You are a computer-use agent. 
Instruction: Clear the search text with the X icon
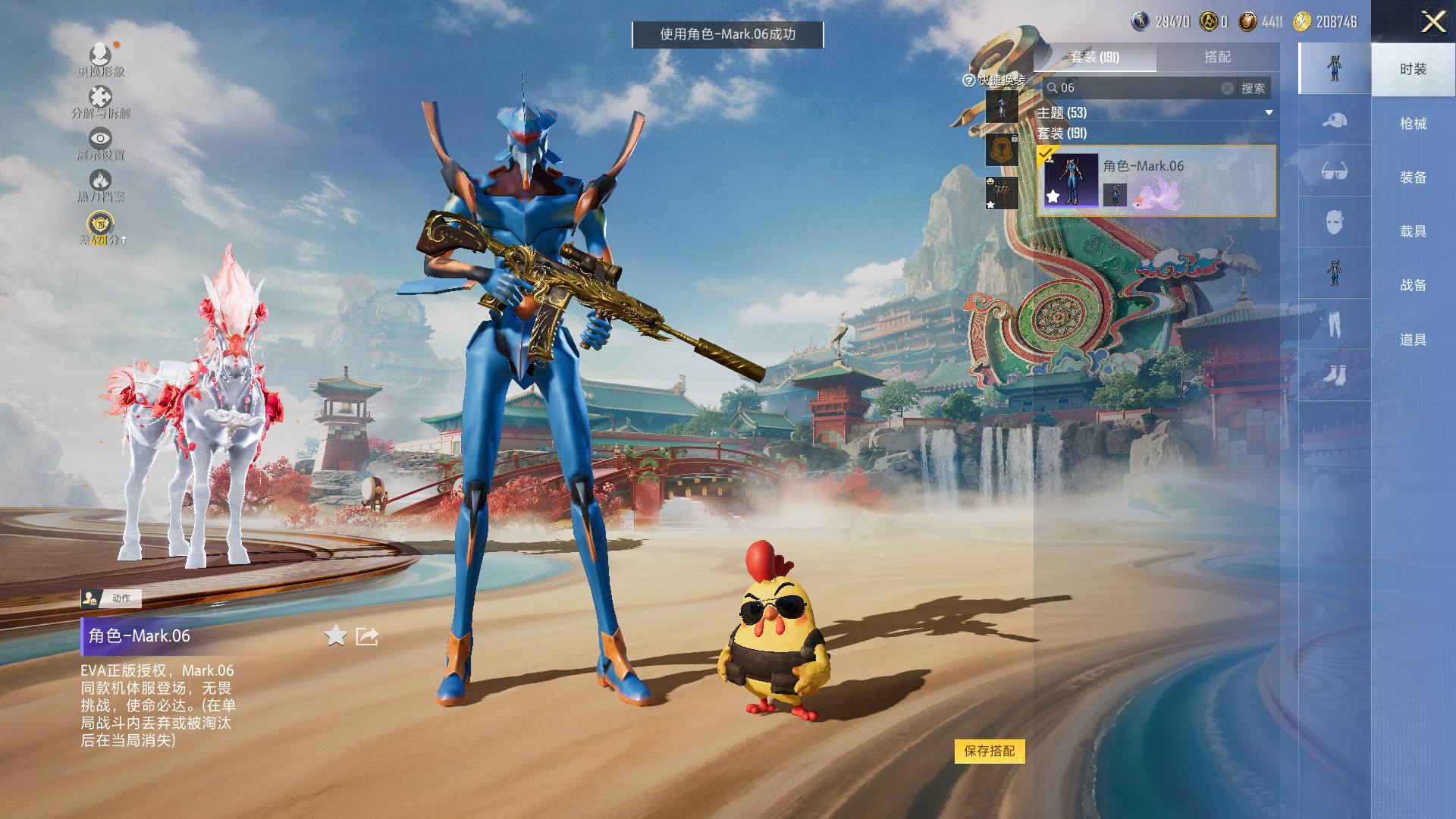1227,88
